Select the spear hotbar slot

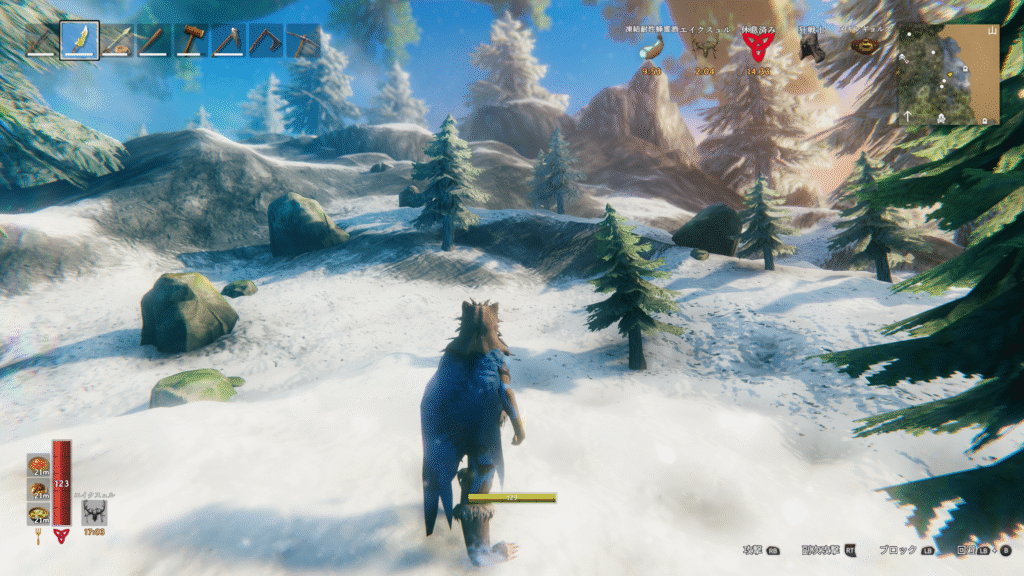click(117, 41)
